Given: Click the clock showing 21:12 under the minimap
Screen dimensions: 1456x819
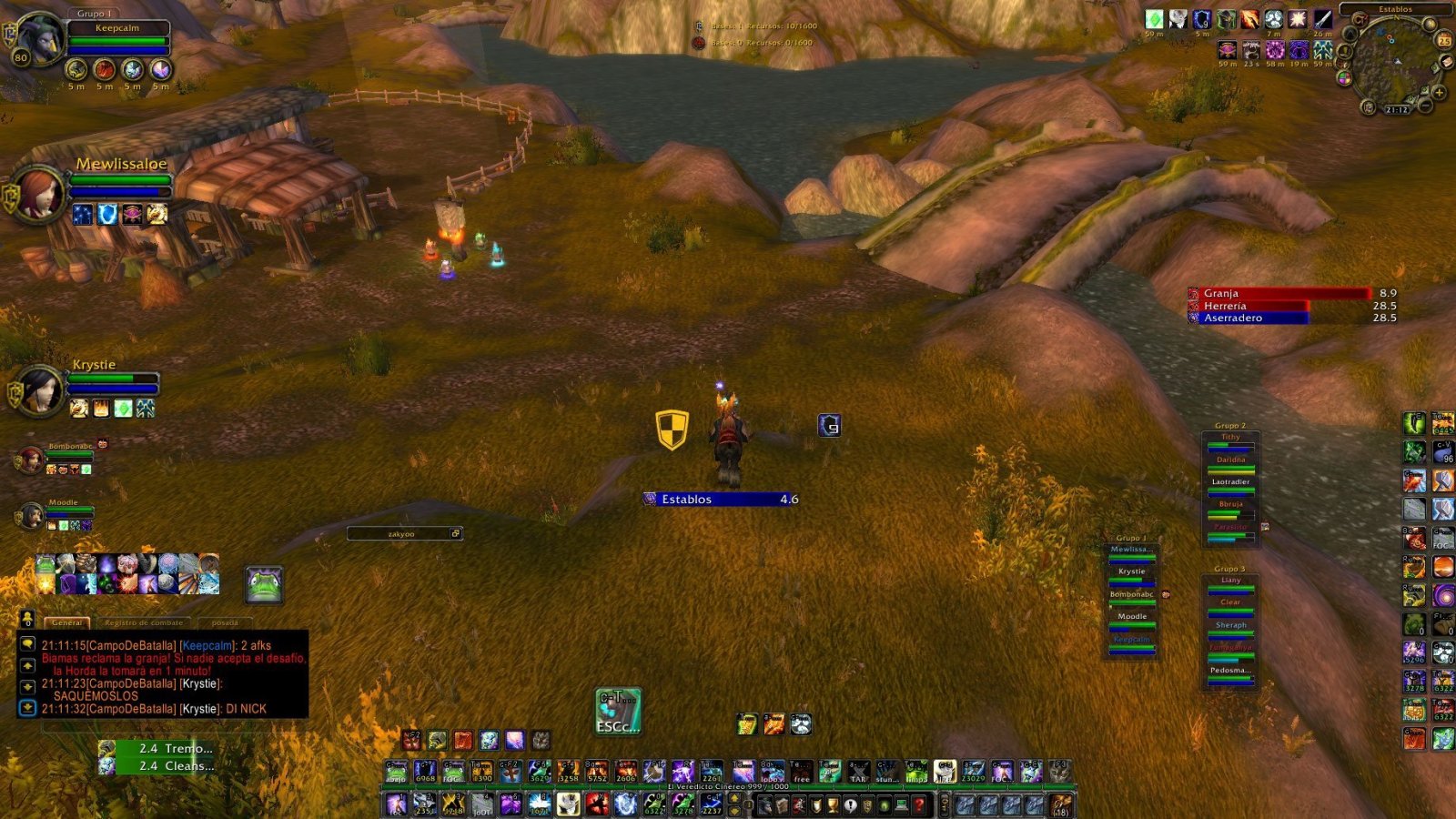Looking at the screenshot, I should [1397, 108].
